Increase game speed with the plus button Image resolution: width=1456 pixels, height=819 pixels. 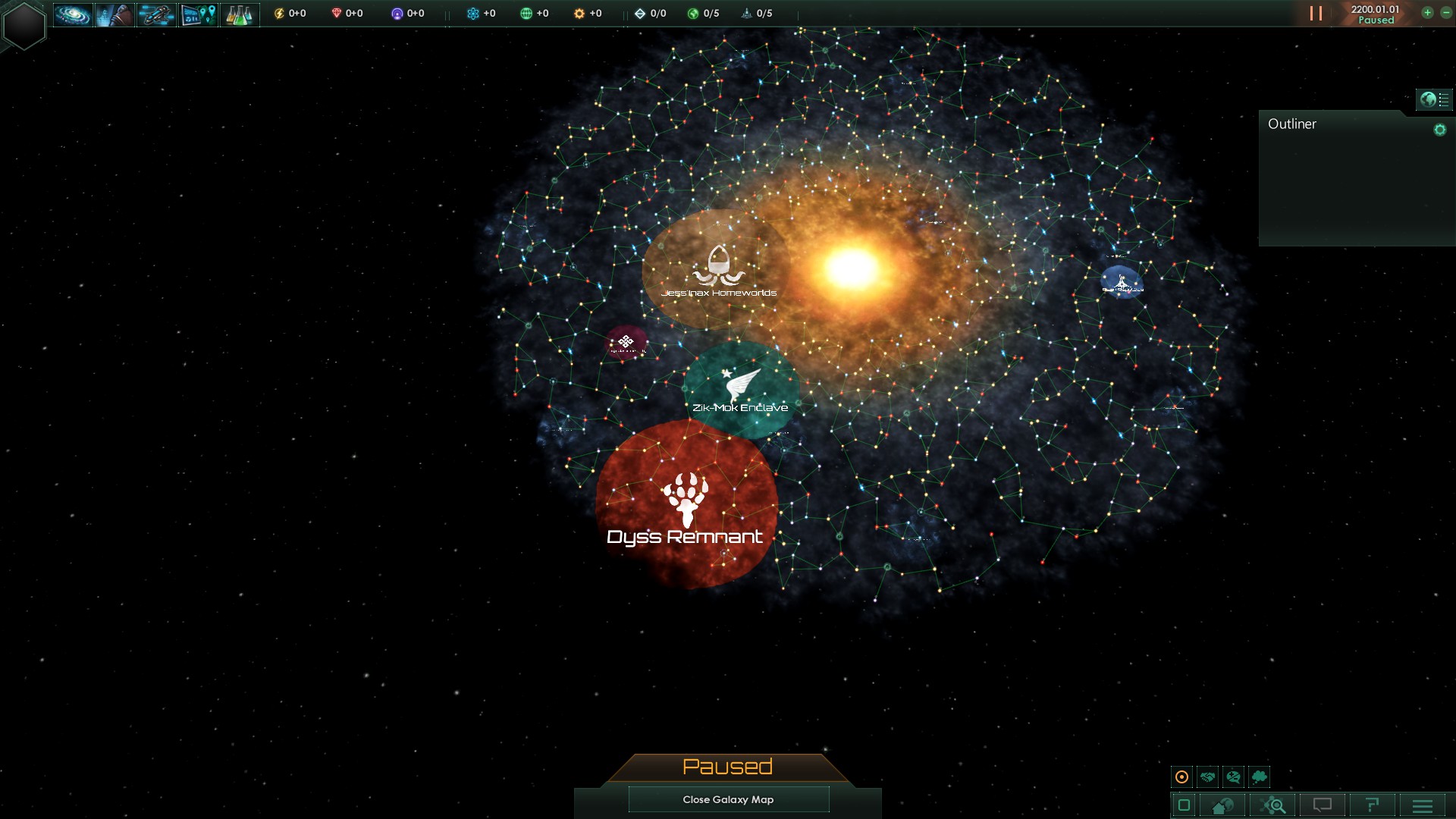click(1427, 13)
